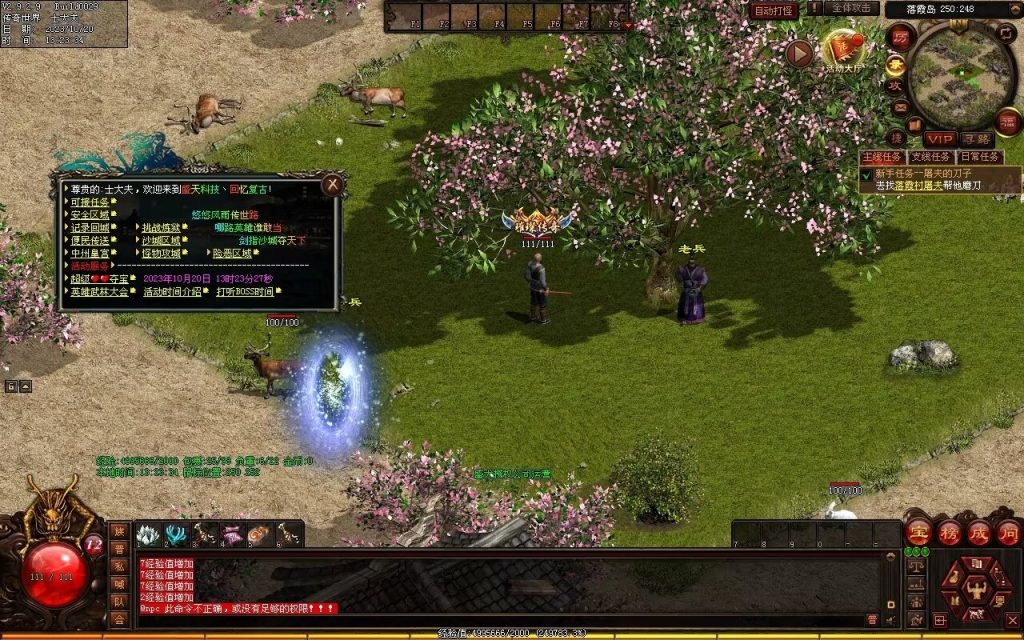The image size is (1024, 640).
Task: Open the 活动大厅 event hall icon
Action: click(x=841, y=51)
